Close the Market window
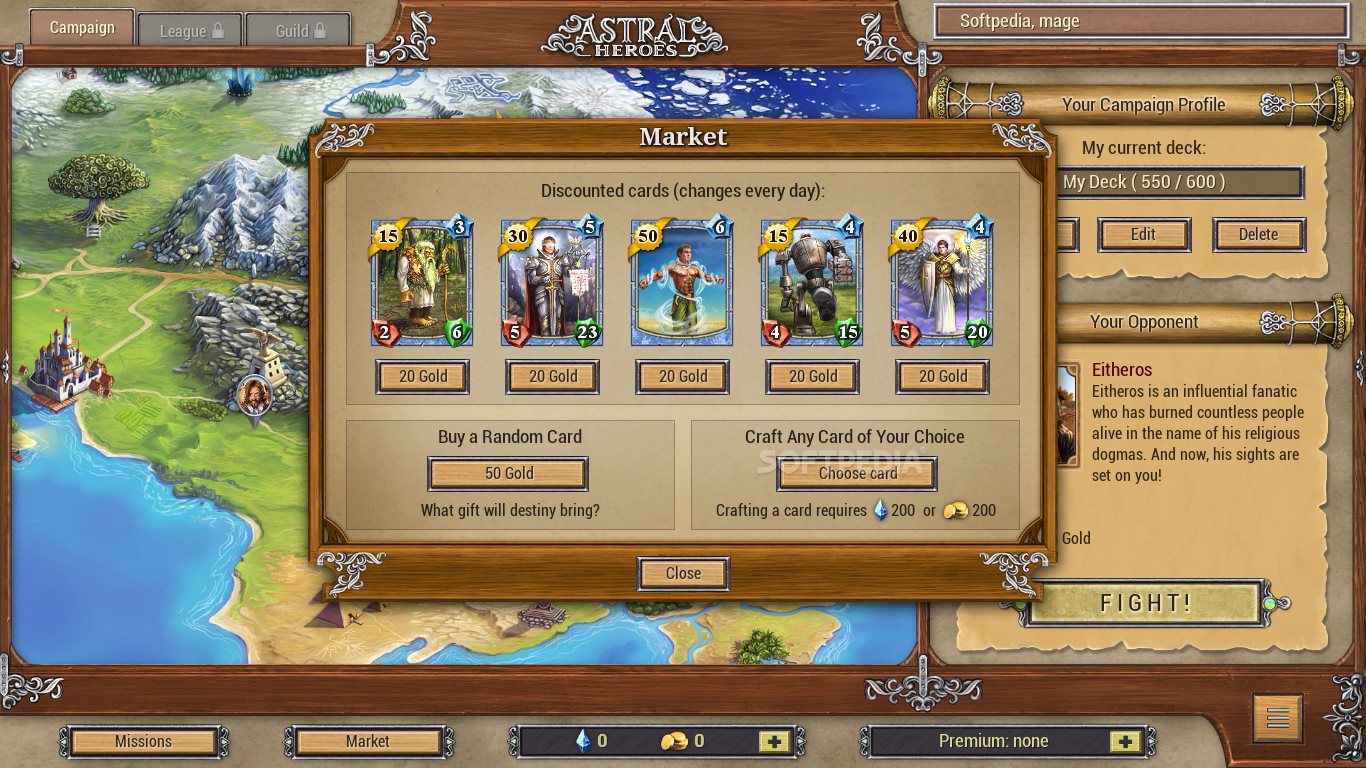The width and height of the screenshot is (1366, 768). [683, 574]
